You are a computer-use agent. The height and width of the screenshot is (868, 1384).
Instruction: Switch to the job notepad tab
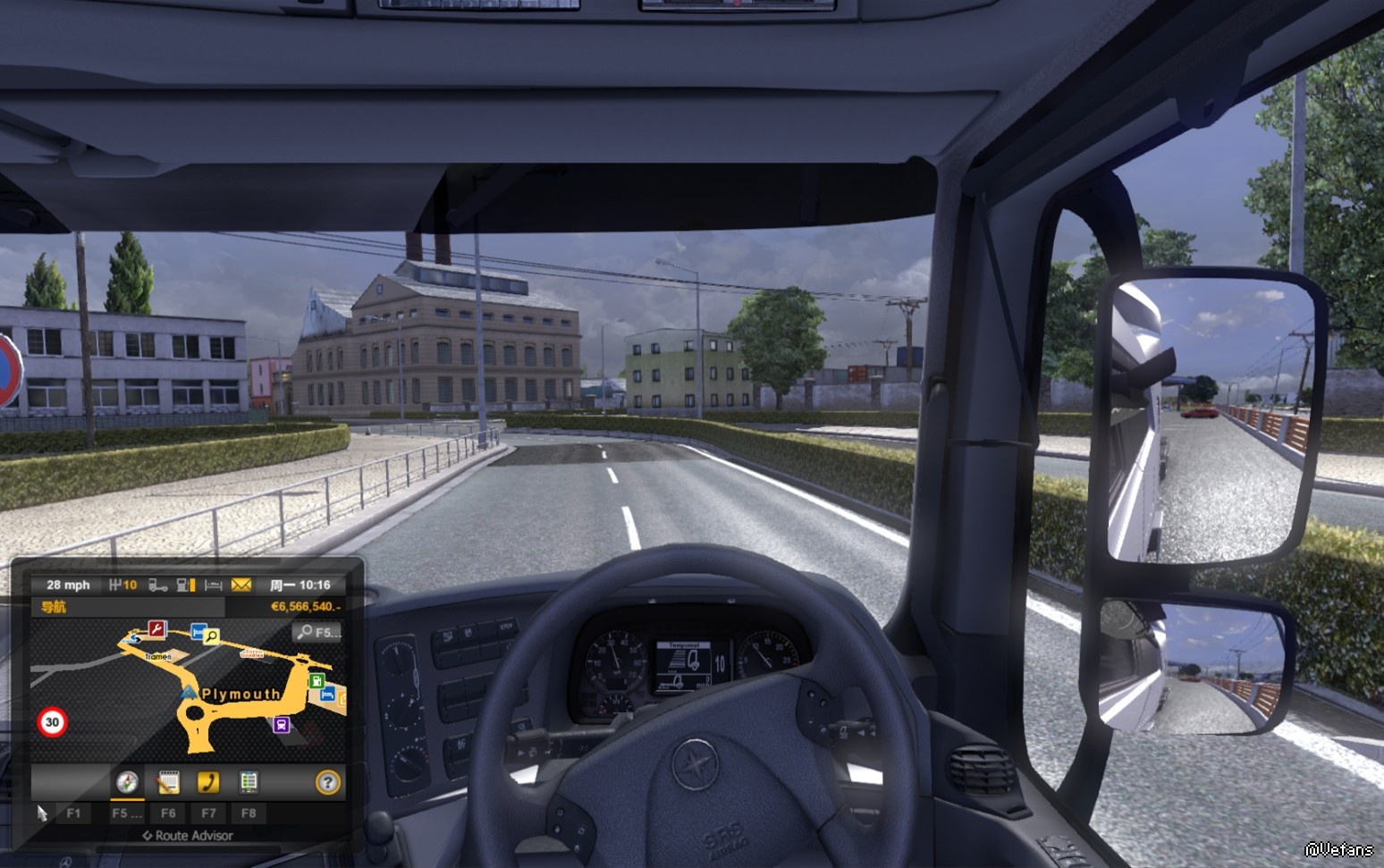pos(168,782)
